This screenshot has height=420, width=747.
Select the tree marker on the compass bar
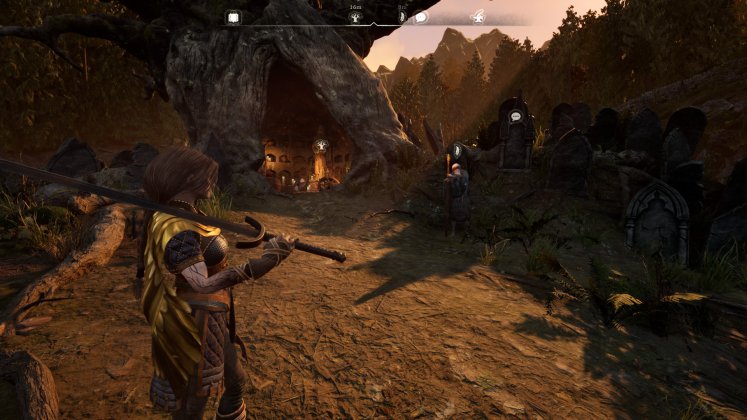click(x=355, y=17)
